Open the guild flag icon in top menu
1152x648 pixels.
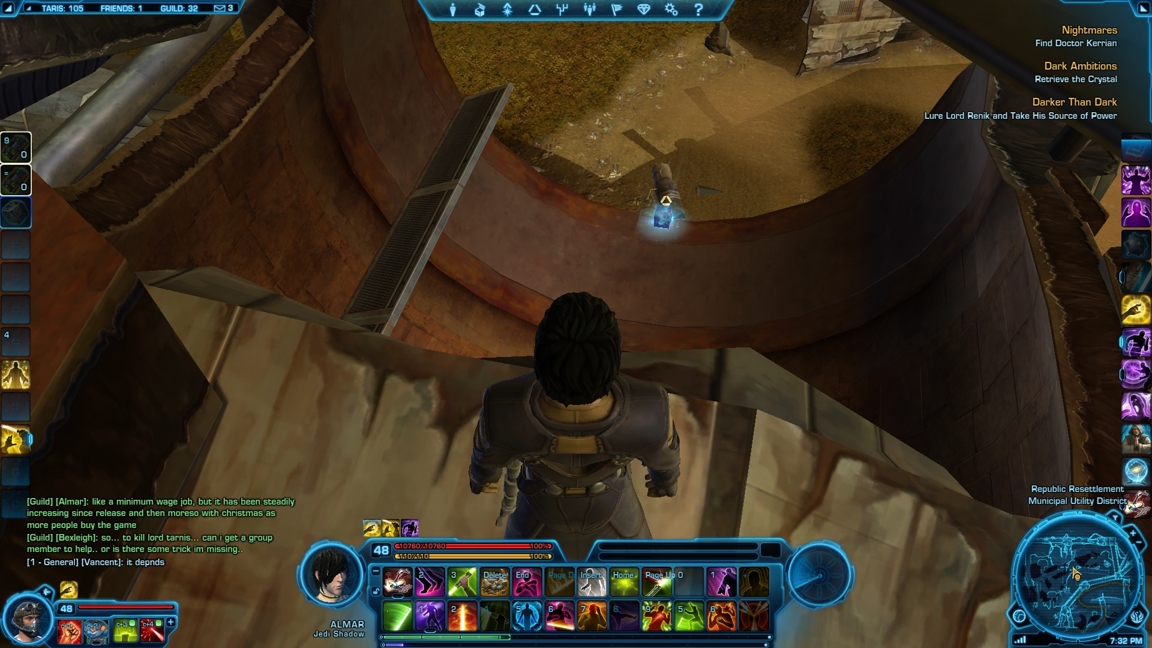(x=616, y=10)
